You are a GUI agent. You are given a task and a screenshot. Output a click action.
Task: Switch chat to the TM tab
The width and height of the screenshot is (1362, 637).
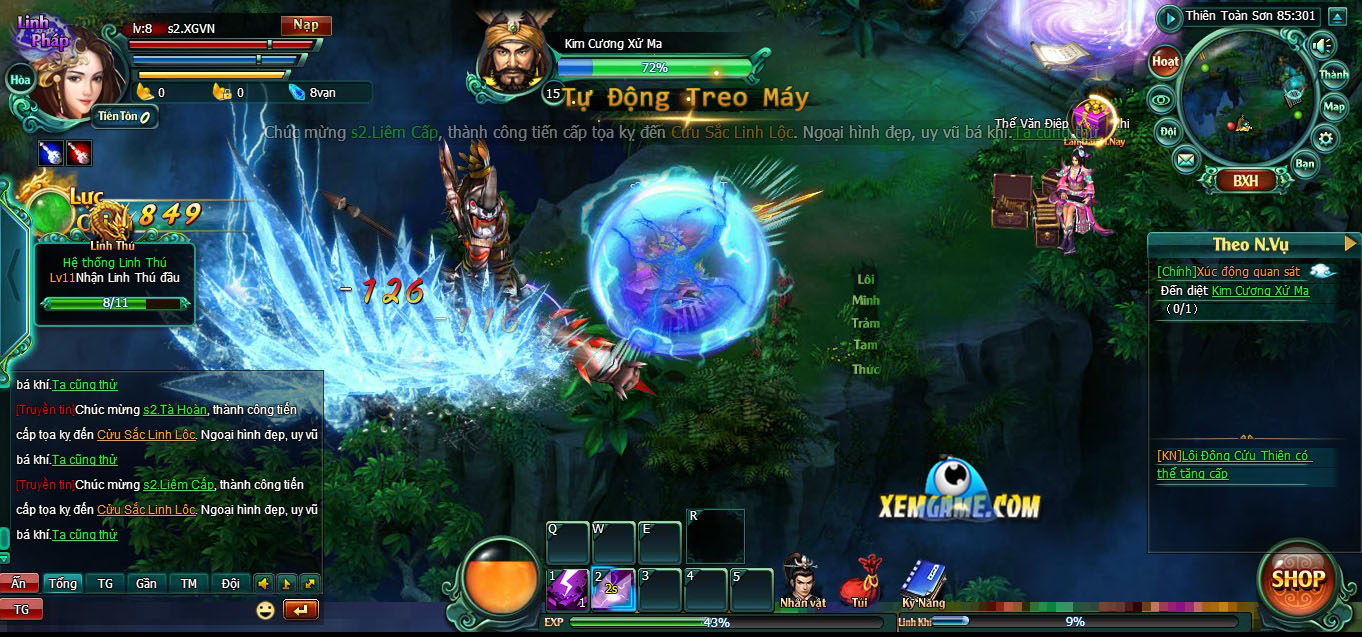188,583
